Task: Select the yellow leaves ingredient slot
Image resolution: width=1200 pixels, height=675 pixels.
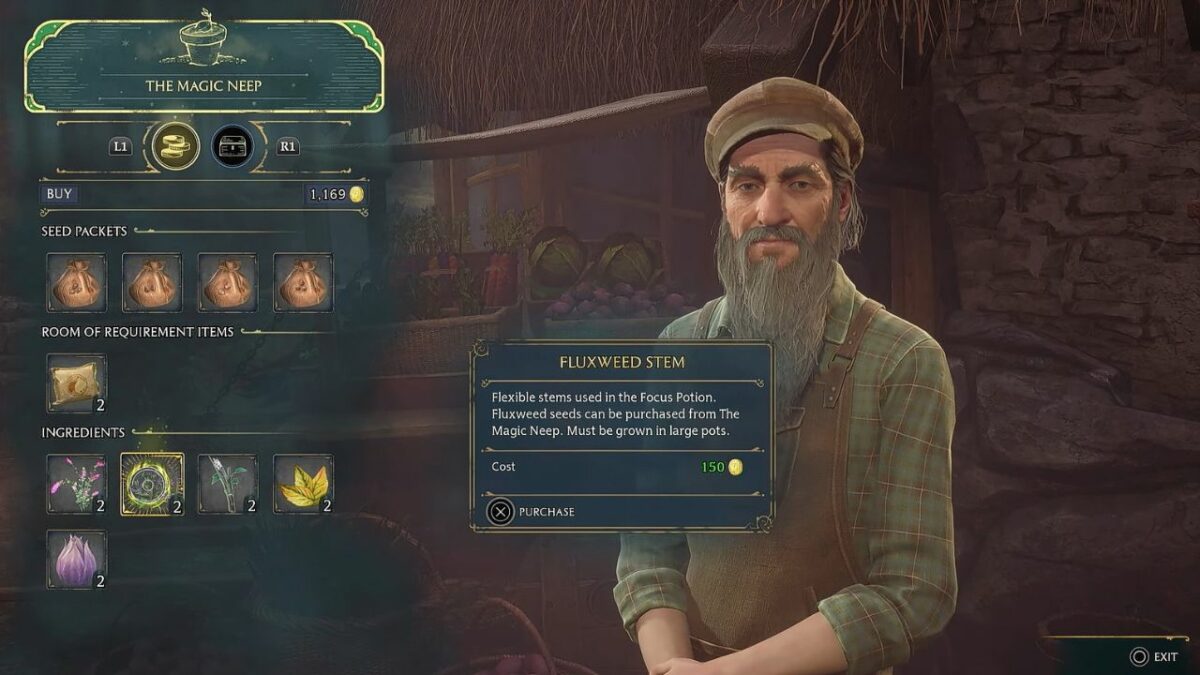Action: tap(303, 484)
